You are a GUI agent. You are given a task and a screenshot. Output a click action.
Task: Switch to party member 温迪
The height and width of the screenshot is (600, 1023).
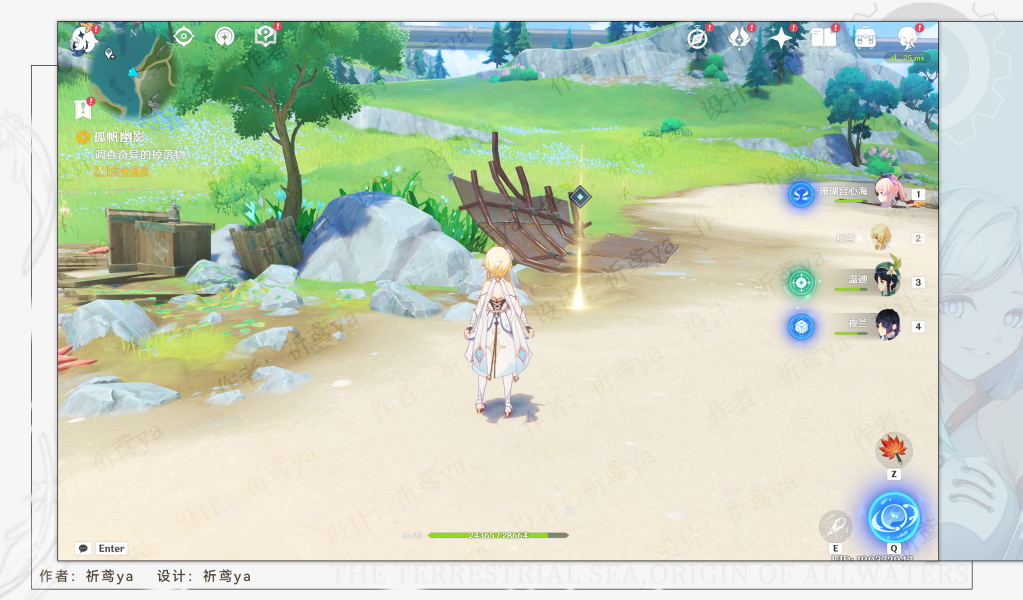coord(885,281)
